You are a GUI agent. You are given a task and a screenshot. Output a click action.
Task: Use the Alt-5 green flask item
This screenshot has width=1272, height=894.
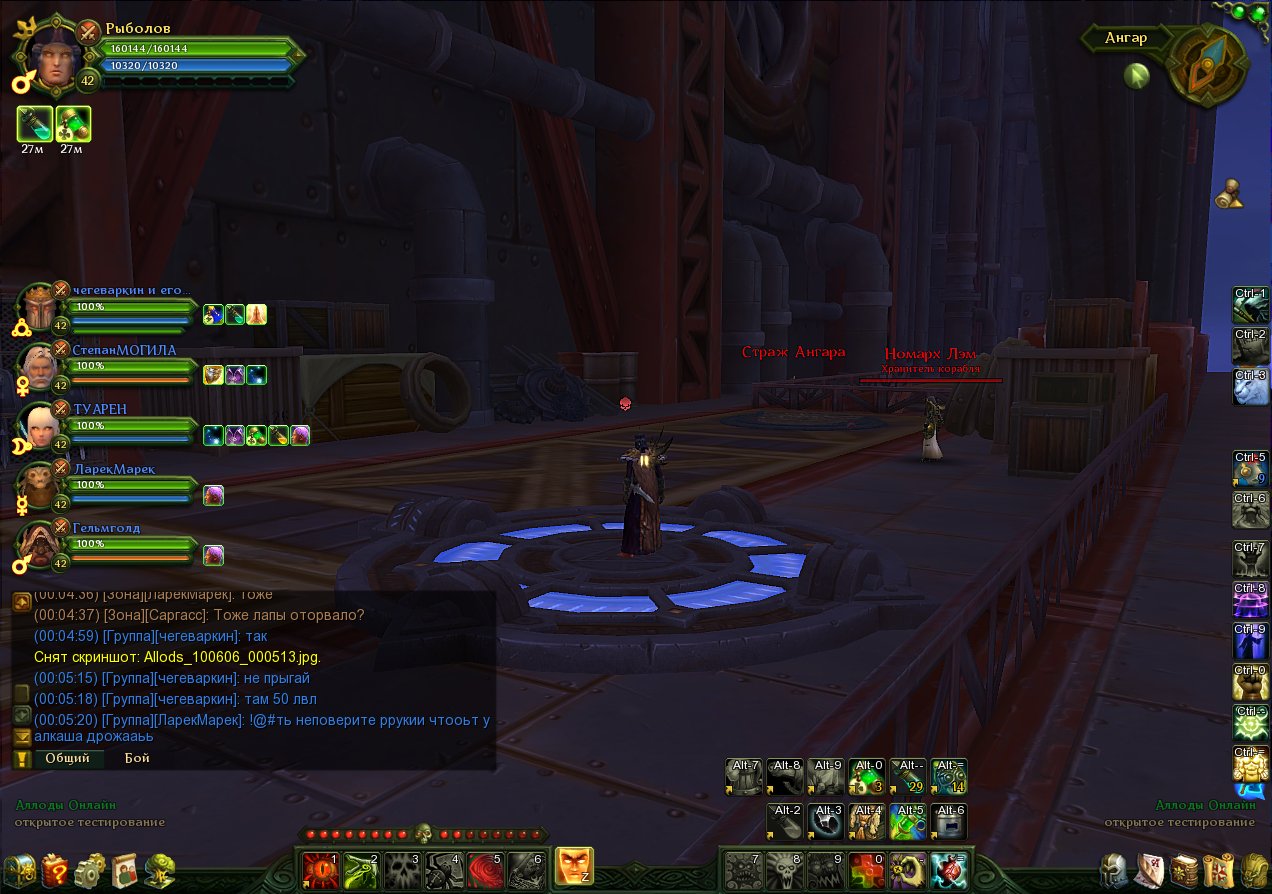(906, 821)
